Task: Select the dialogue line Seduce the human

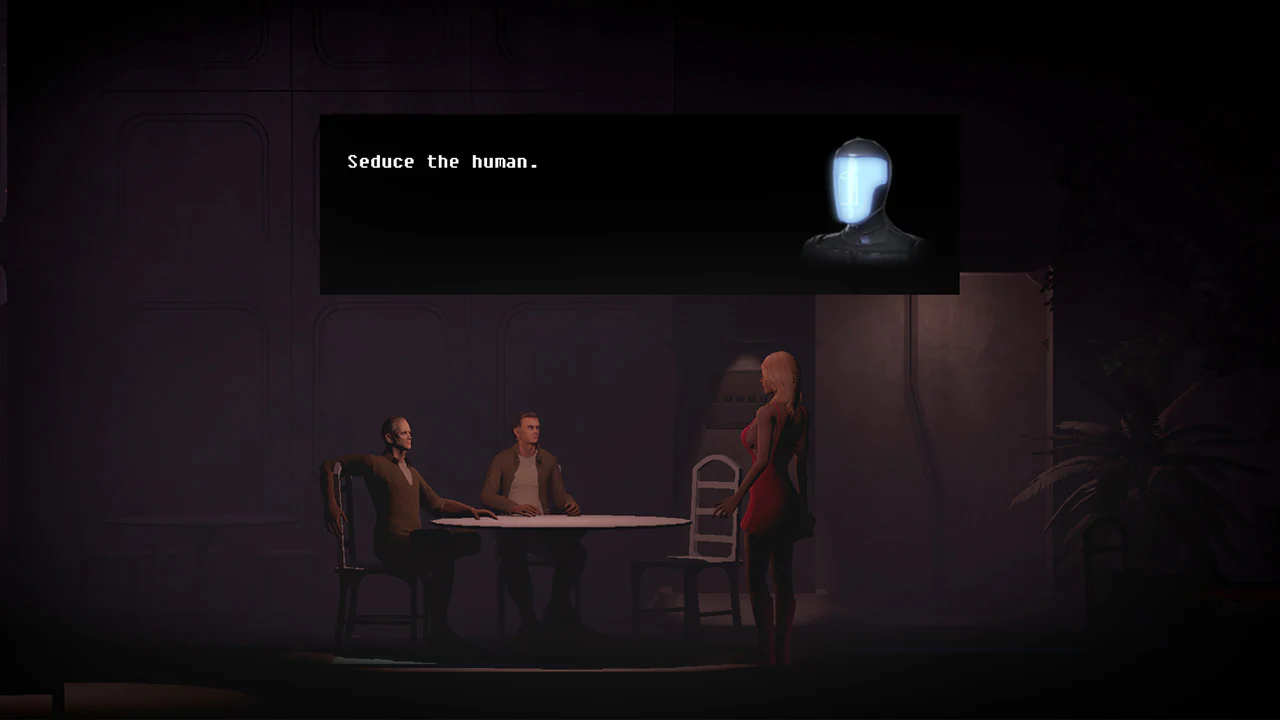Action: click(x=443, y=161)
